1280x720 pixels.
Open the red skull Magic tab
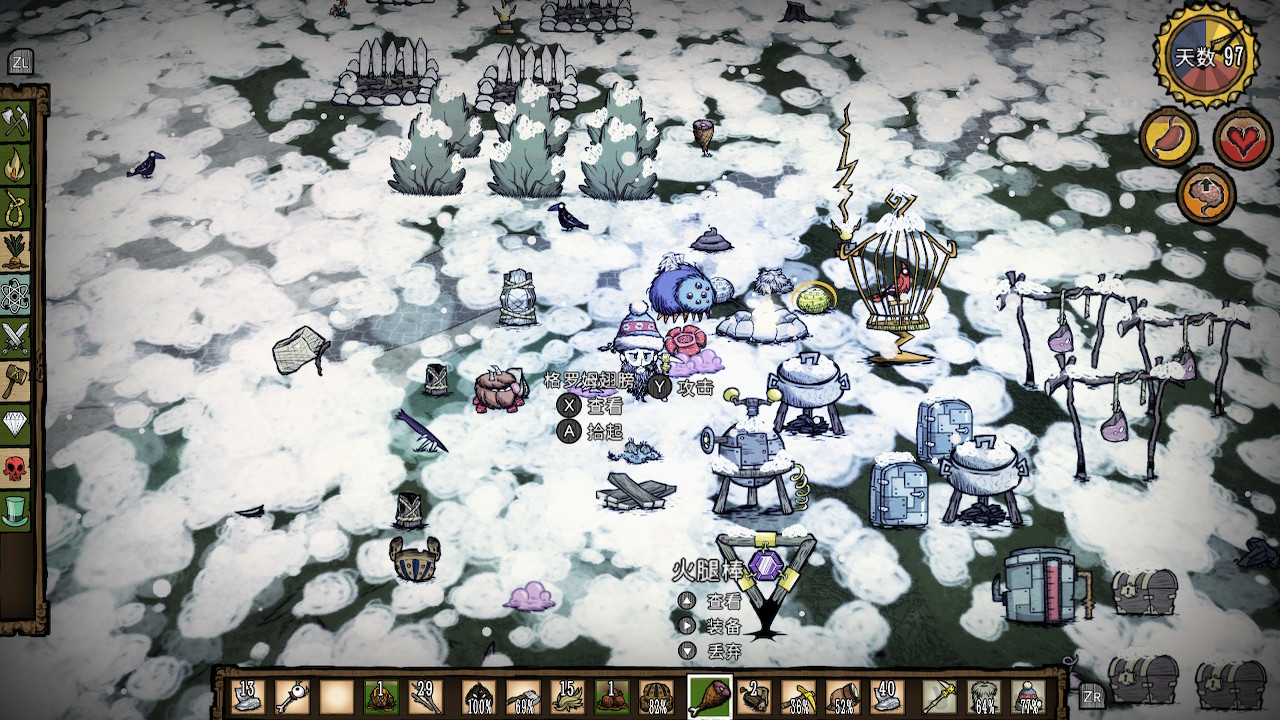point(16,468)
